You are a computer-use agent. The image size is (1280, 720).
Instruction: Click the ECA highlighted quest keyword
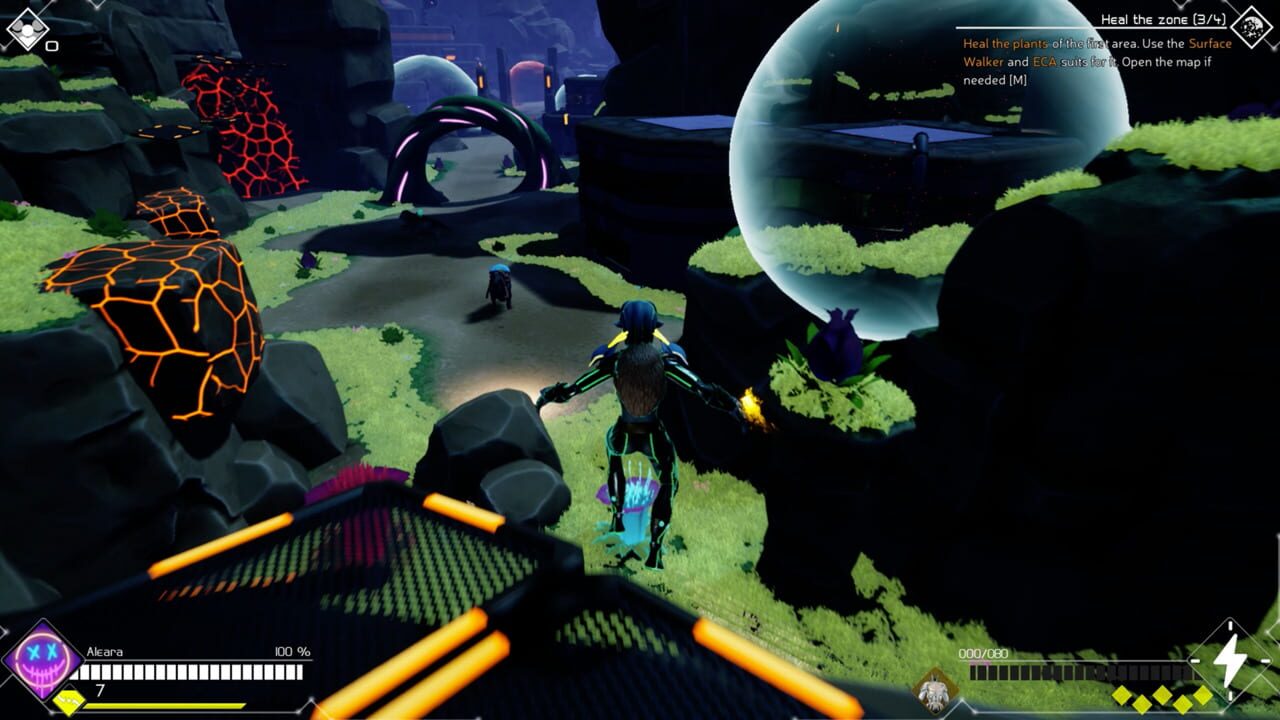pyautogui.click(x=1045, y=62)
